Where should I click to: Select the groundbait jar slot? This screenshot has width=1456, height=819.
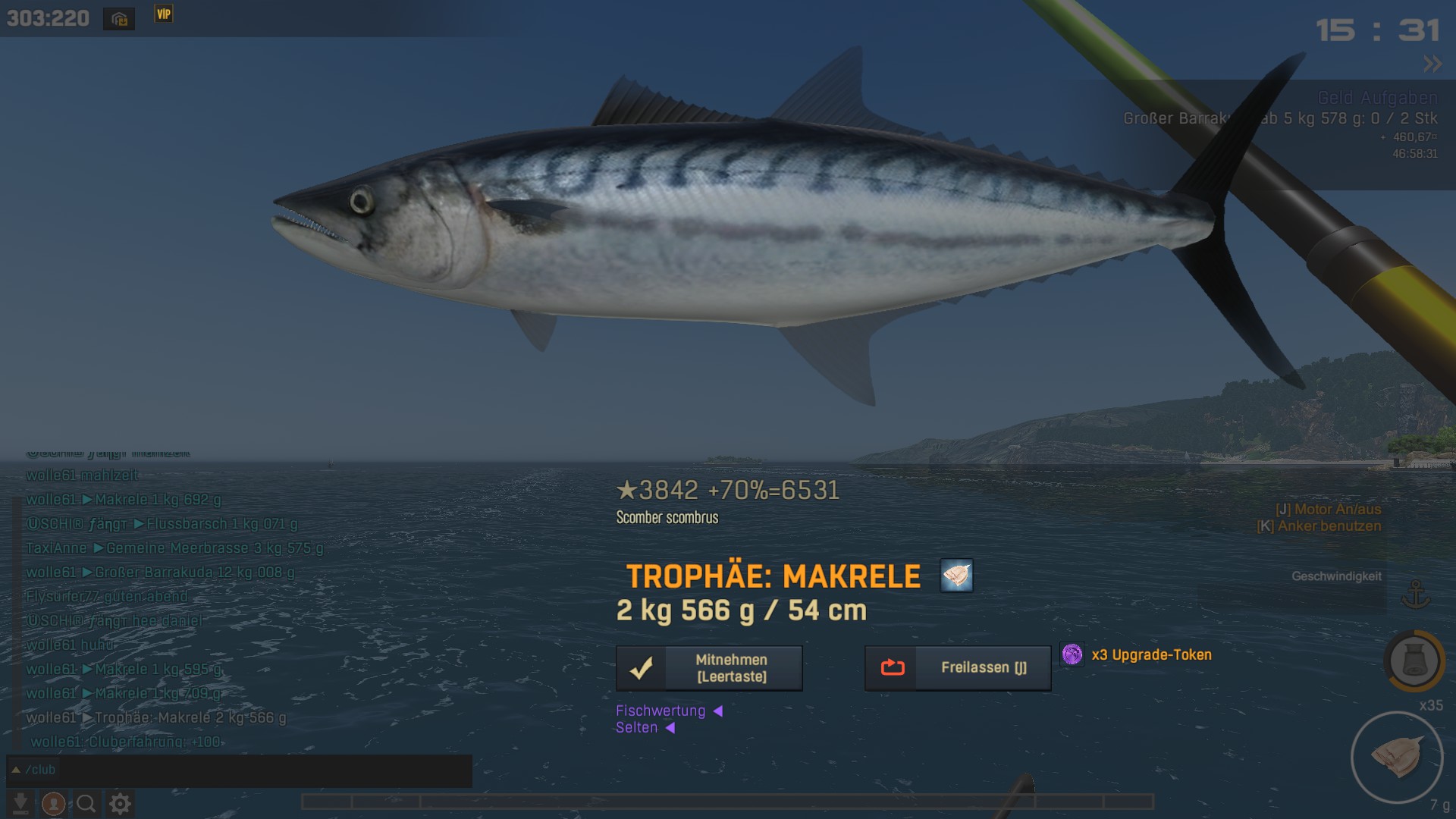tap(1414, 661)
